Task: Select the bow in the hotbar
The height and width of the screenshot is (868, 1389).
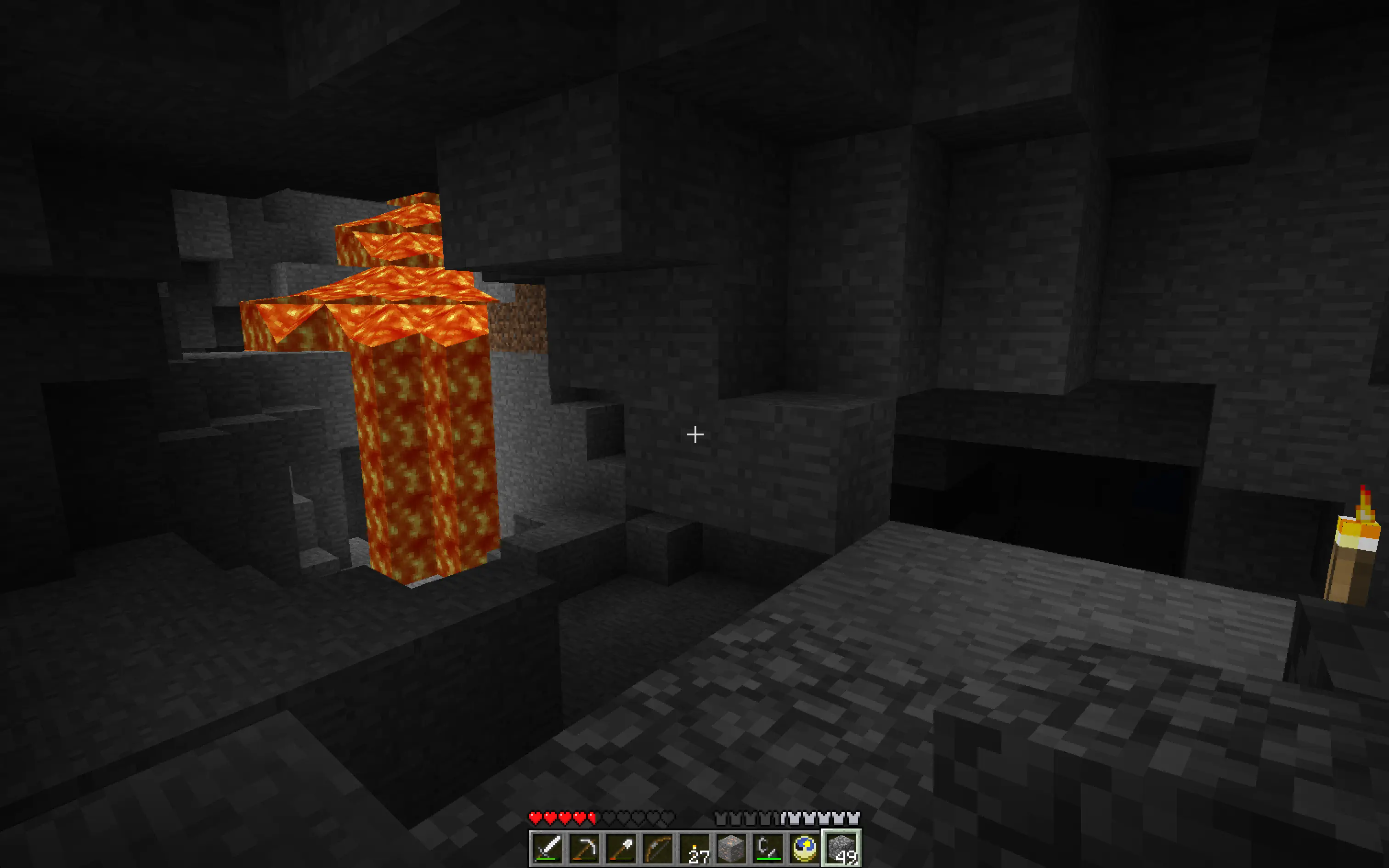Action: click(x=659, y=850)
